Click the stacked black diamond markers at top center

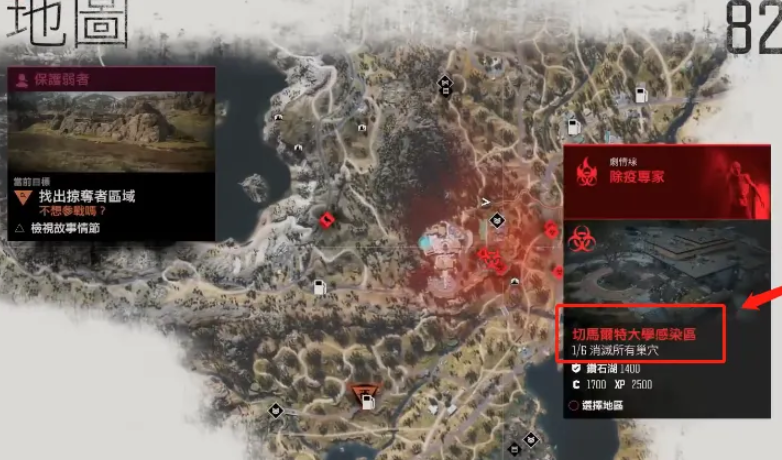[445, 84]
